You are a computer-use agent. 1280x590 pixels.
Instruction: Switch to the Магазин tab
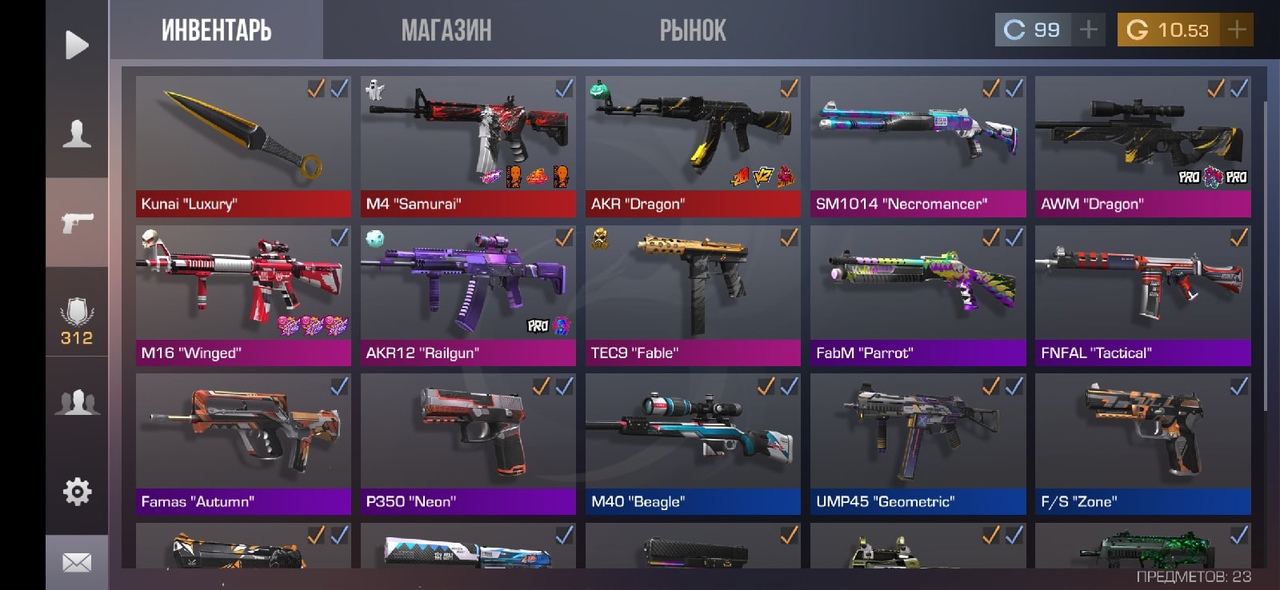pos(446,30)
